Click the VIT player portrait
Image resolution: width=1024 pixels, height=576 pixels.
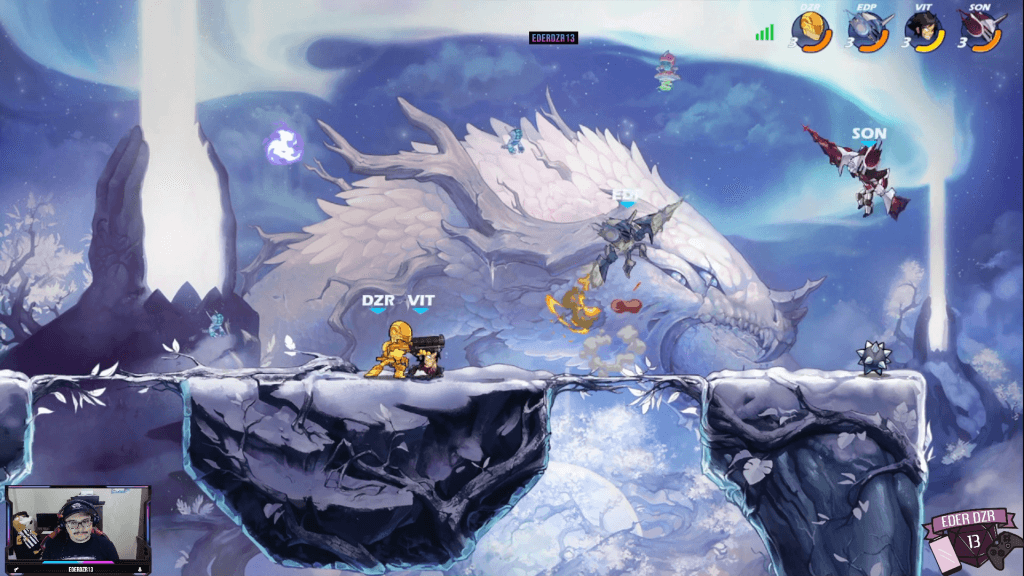[922, 29]
